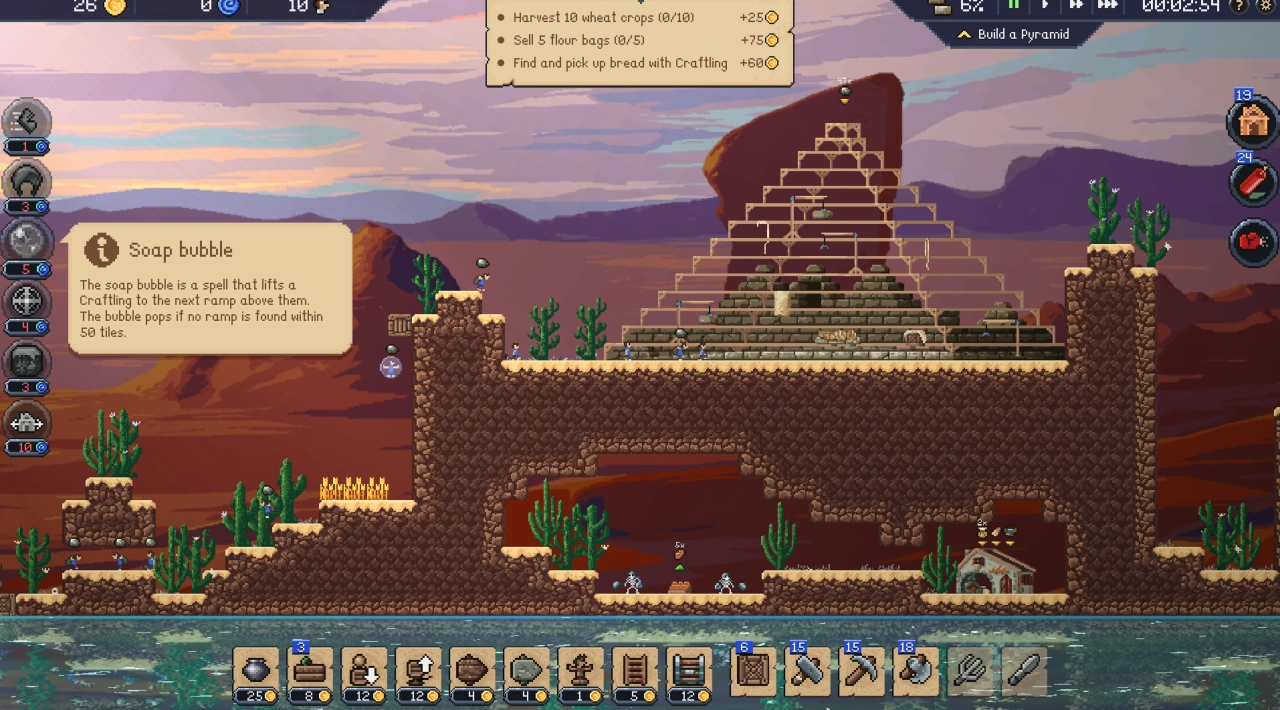Open the house buildings menu

pyautogui.click(x=1252, y=123)
